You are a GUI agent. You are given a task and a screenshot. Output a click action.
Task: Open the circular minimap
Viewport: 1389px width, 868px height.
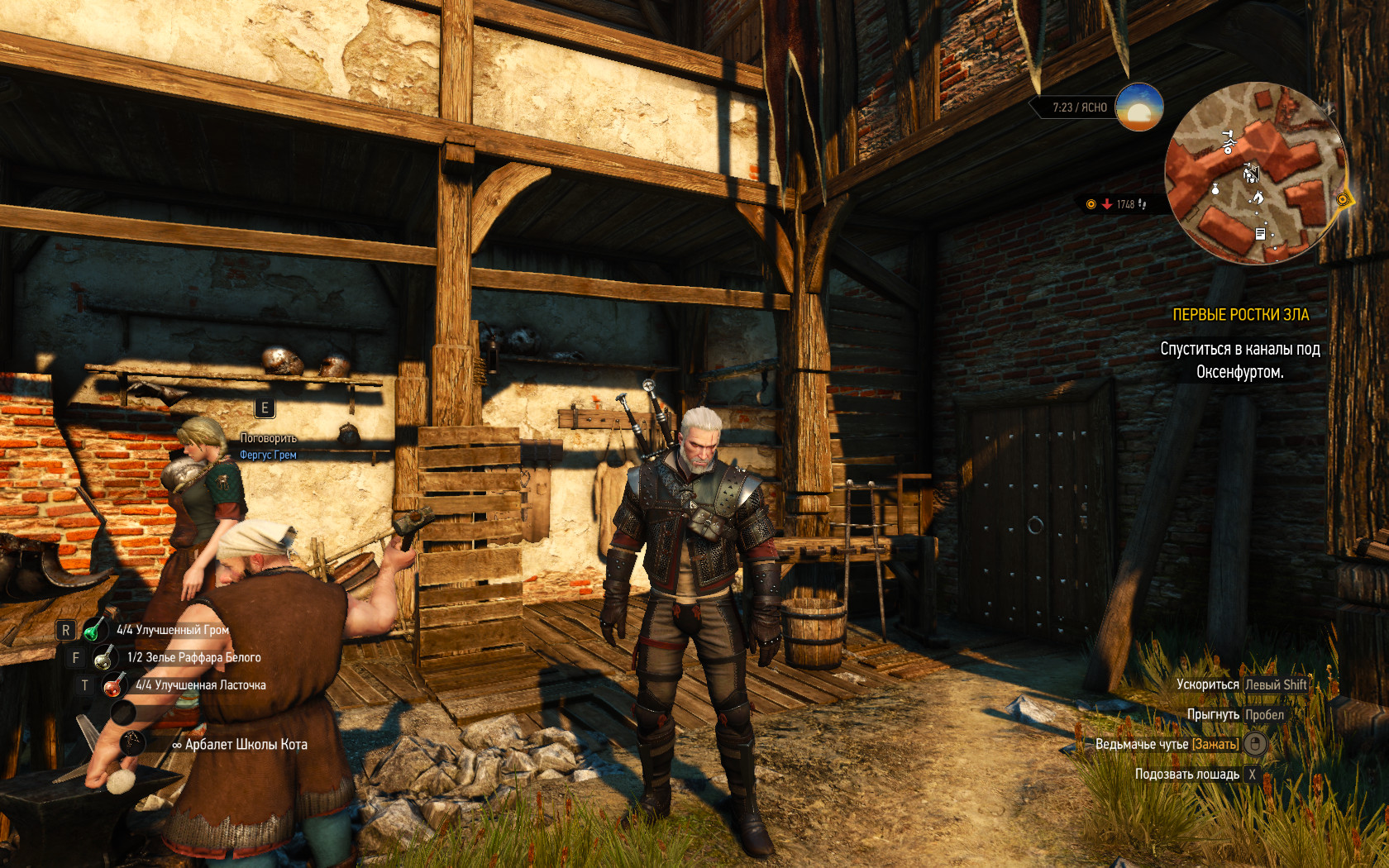point(1255,173)
